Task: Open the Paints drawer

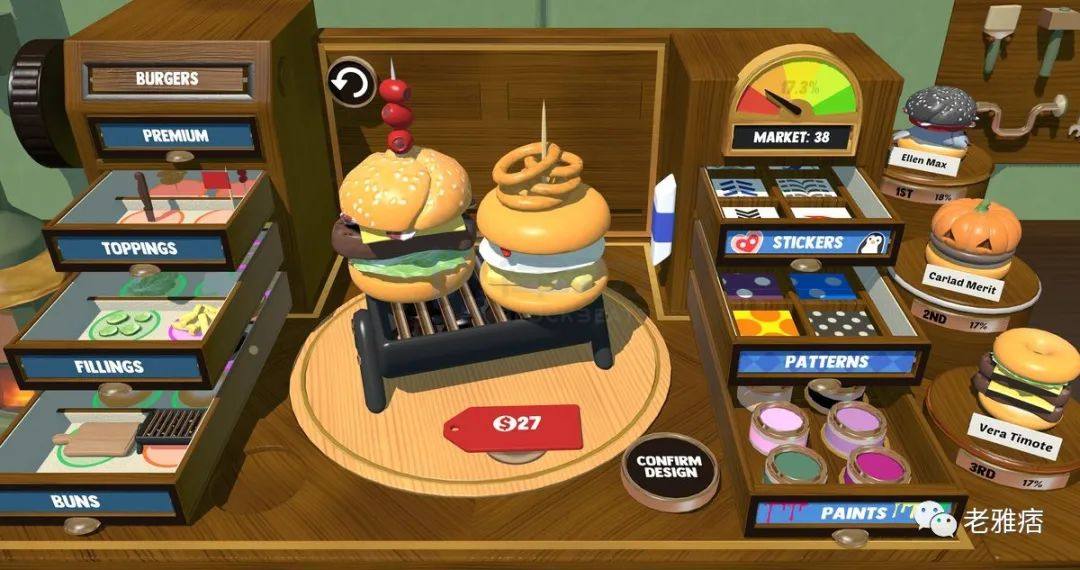Action: (853, 513)
